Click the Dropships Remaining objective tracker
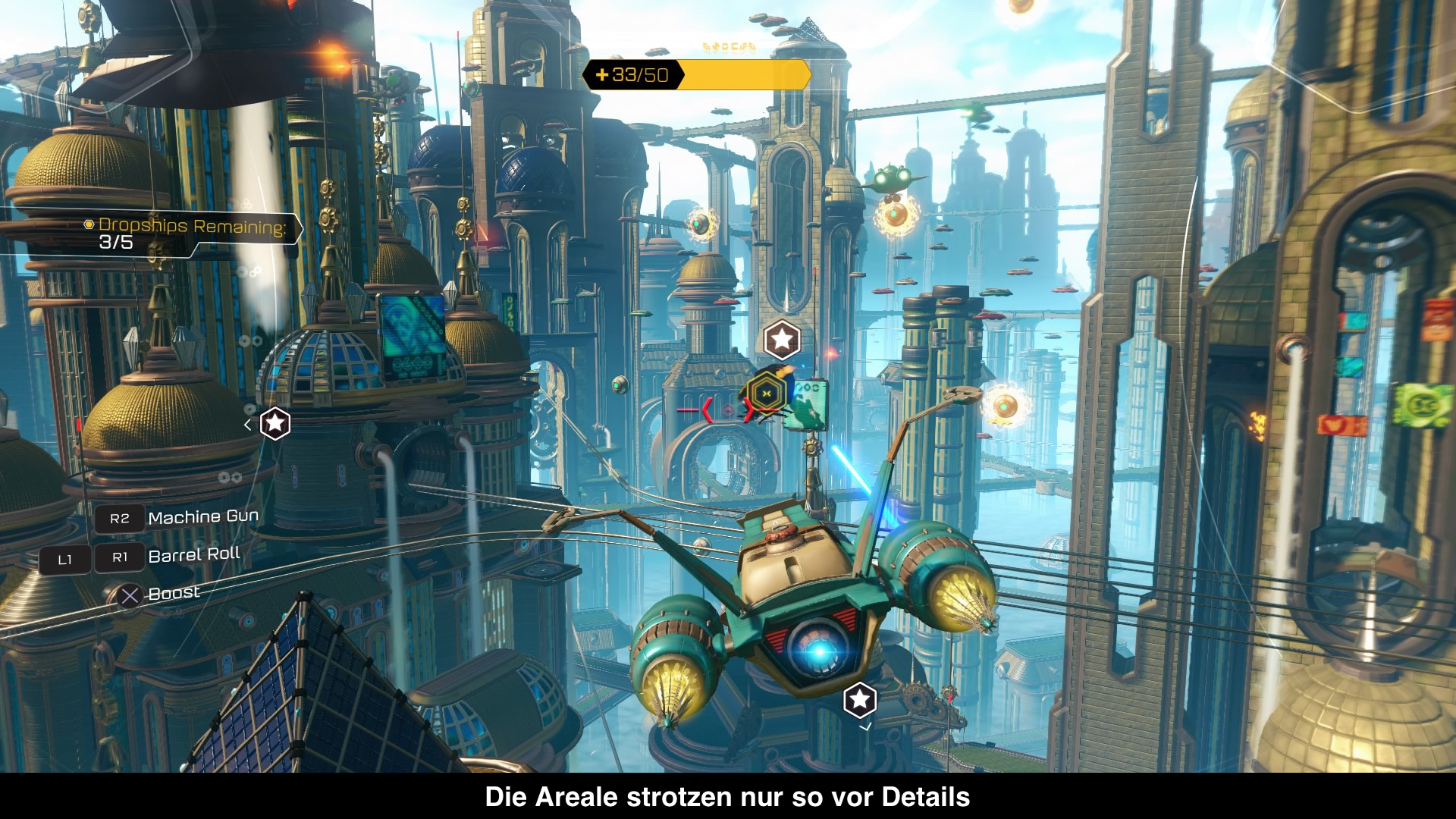Viewport: 1456px width, 819px height. click(x=191, y=233)
